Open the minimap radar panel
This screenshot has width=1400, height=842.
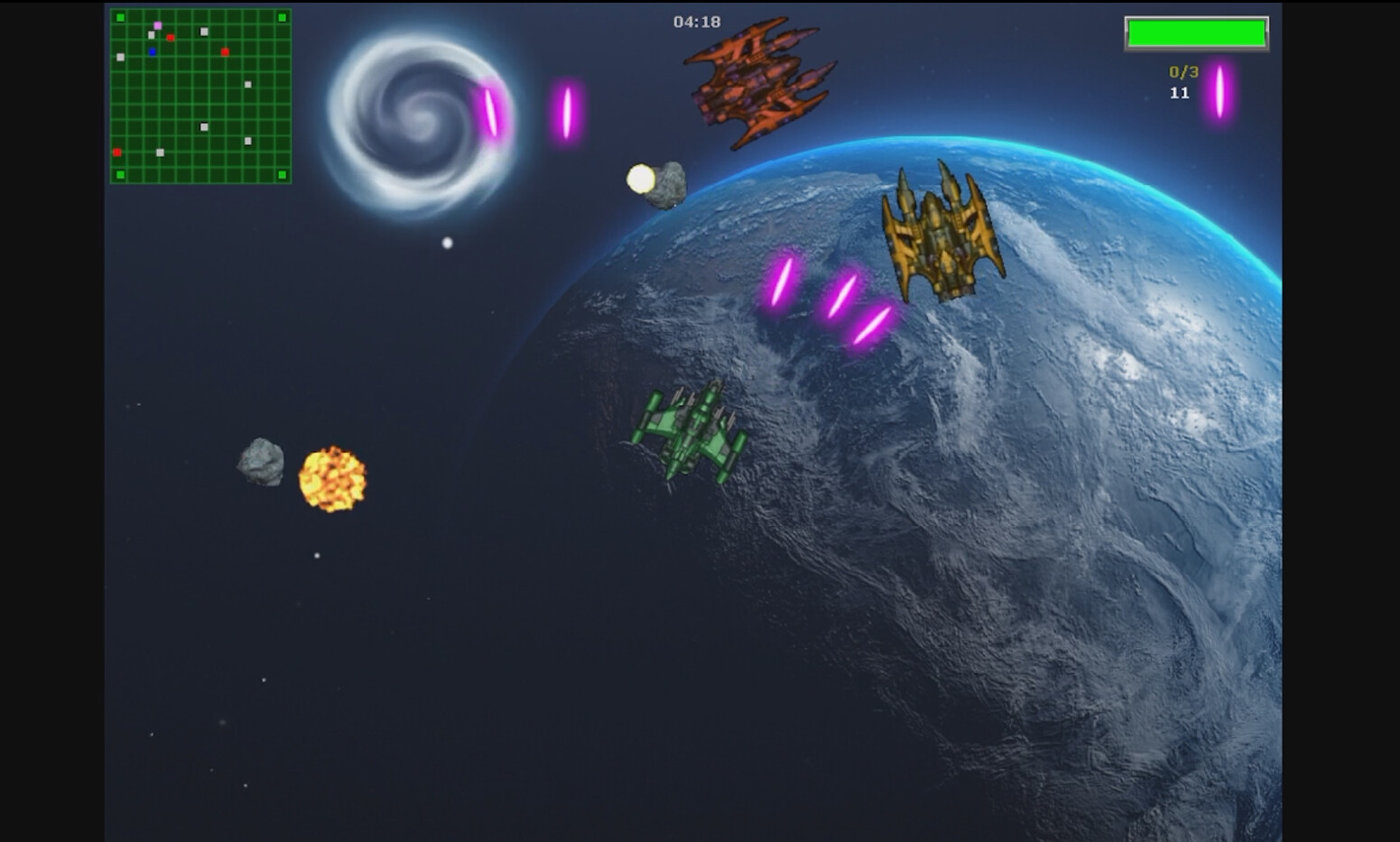coord(202,95)
